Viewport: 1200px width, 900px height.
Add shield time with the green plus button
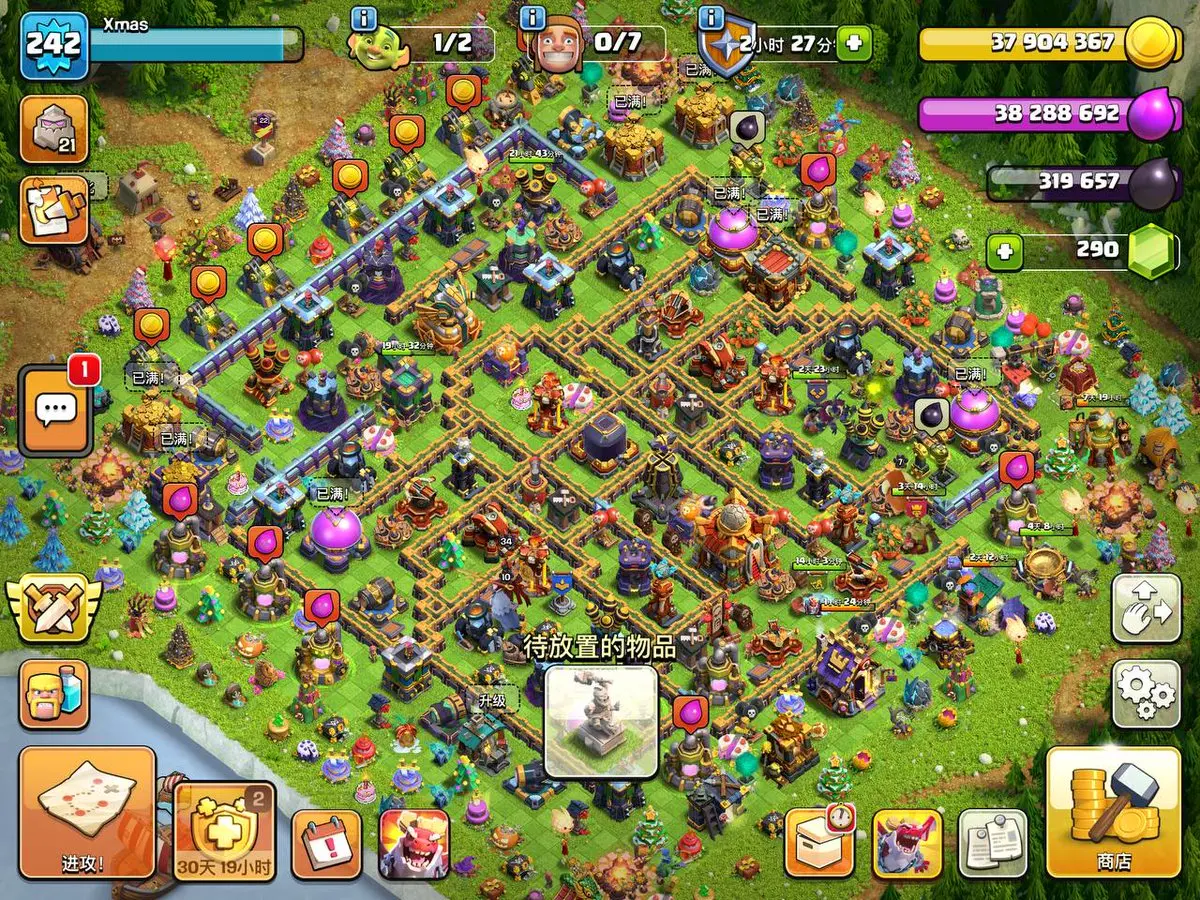pyautogui.click(x=854, y=43)
